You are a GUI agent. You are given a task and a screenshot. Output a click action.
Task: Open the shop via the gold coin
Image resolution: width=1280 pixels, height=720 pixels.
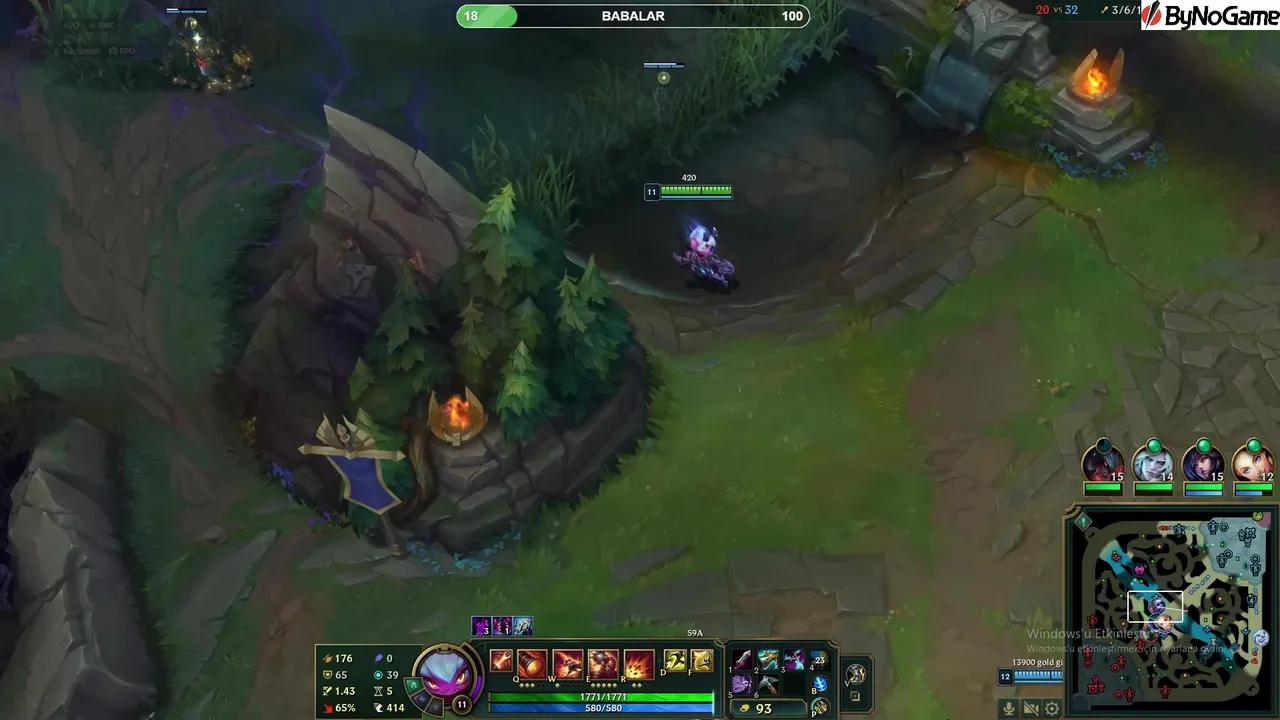[745, 706]
